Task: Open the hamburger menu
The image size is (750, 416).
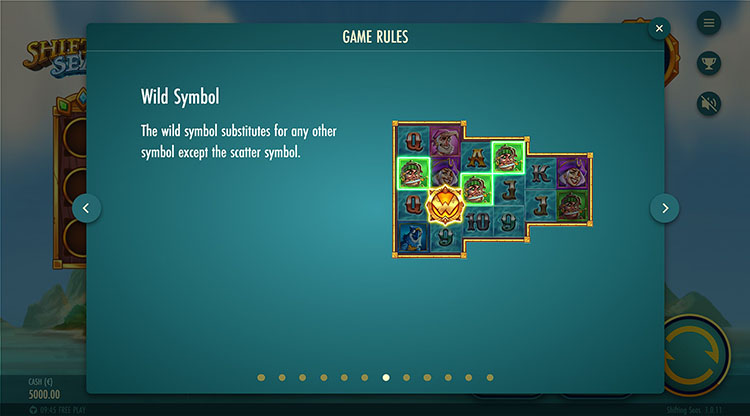Action: tap(709, 22)
